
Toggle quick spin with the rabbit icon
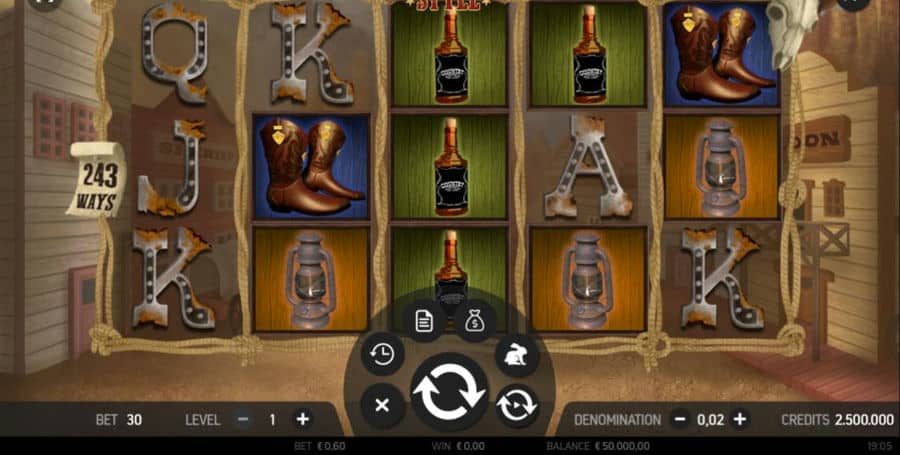pos(516,354)
